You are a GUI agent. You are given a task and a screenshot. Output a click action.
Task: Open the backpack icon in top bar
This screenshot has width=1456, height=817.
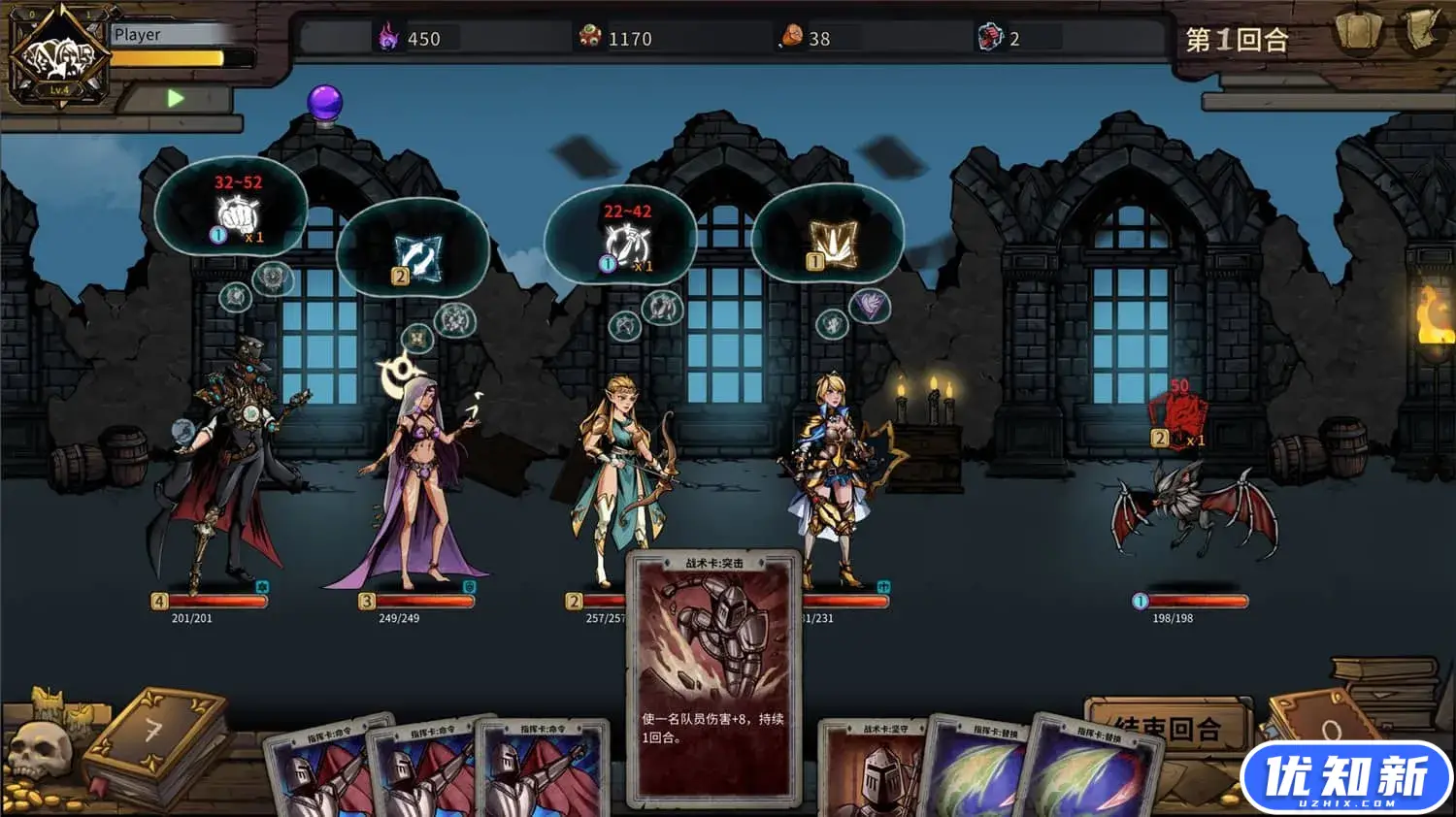[x=1358, y=32]
